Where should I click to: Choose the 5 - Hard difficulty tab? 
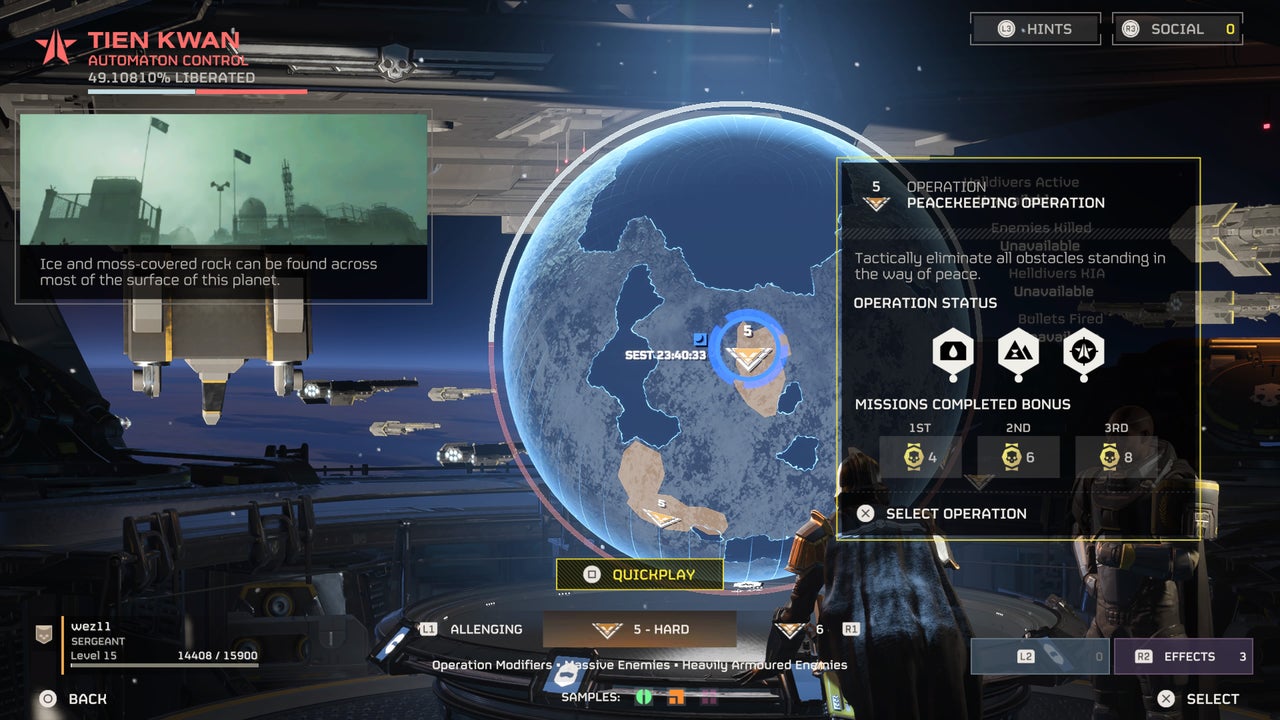click(x=640, y=630)
